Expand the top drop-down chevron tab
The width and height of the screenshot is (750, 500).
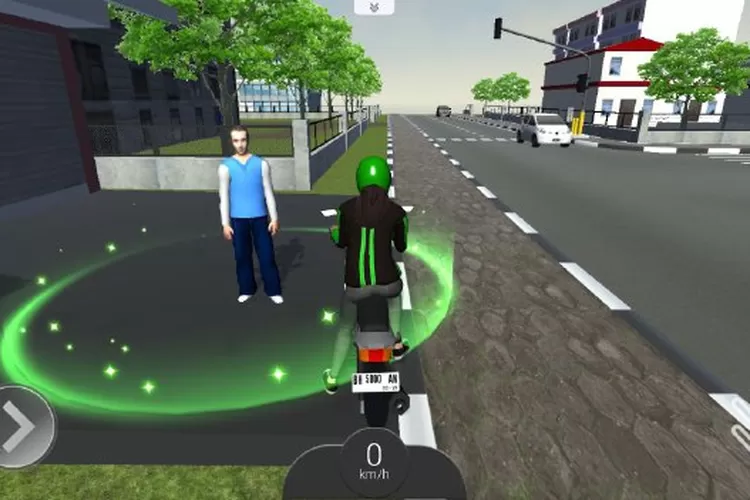[374, 7]
